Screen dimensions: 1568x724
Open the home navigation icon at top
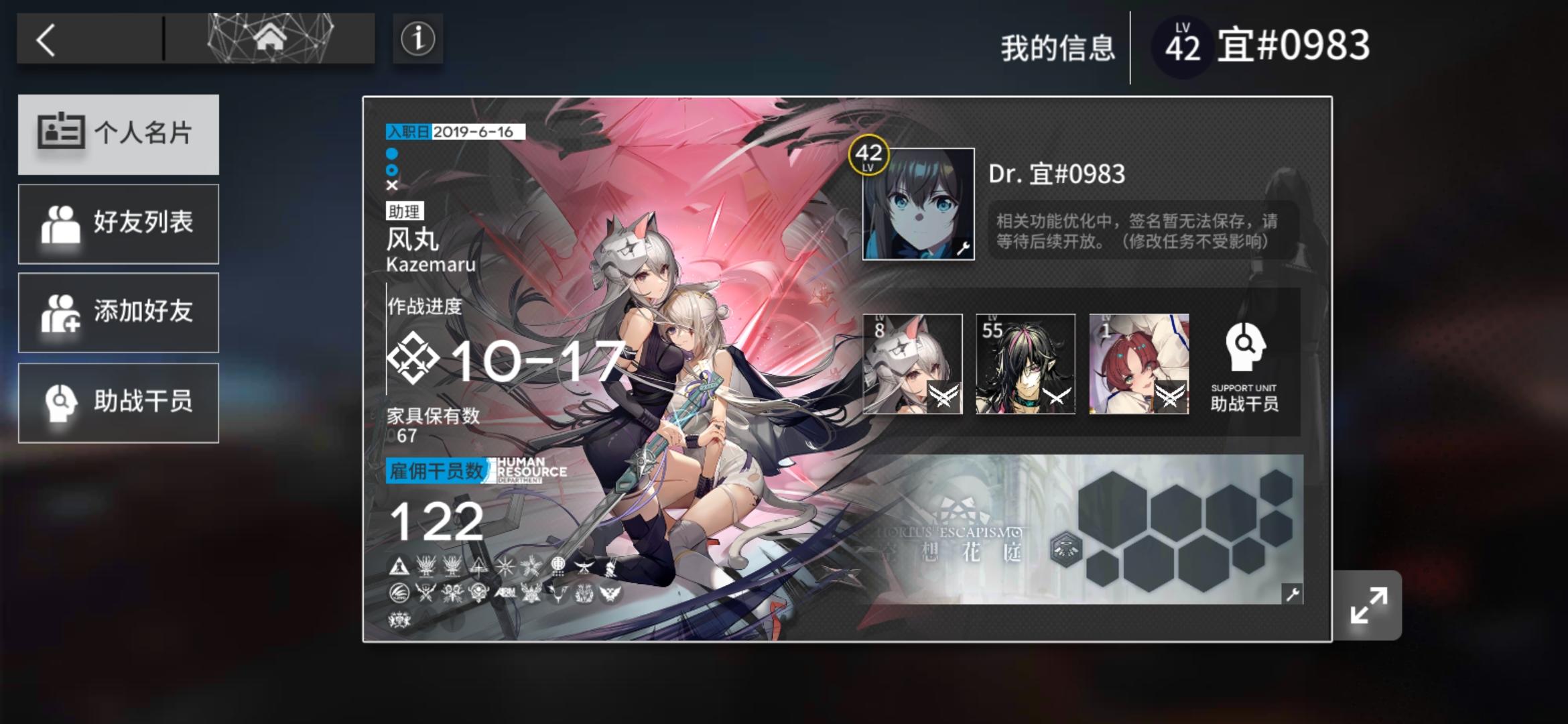point(270,39)
